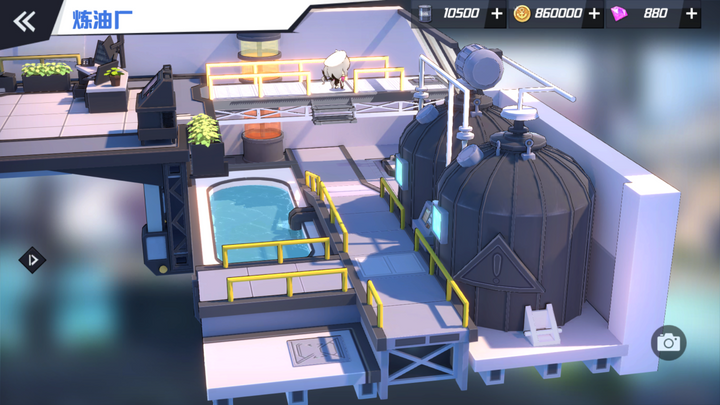Add more of the 10500 battery resource
The image size is (720, 405).
coord(497,14)
